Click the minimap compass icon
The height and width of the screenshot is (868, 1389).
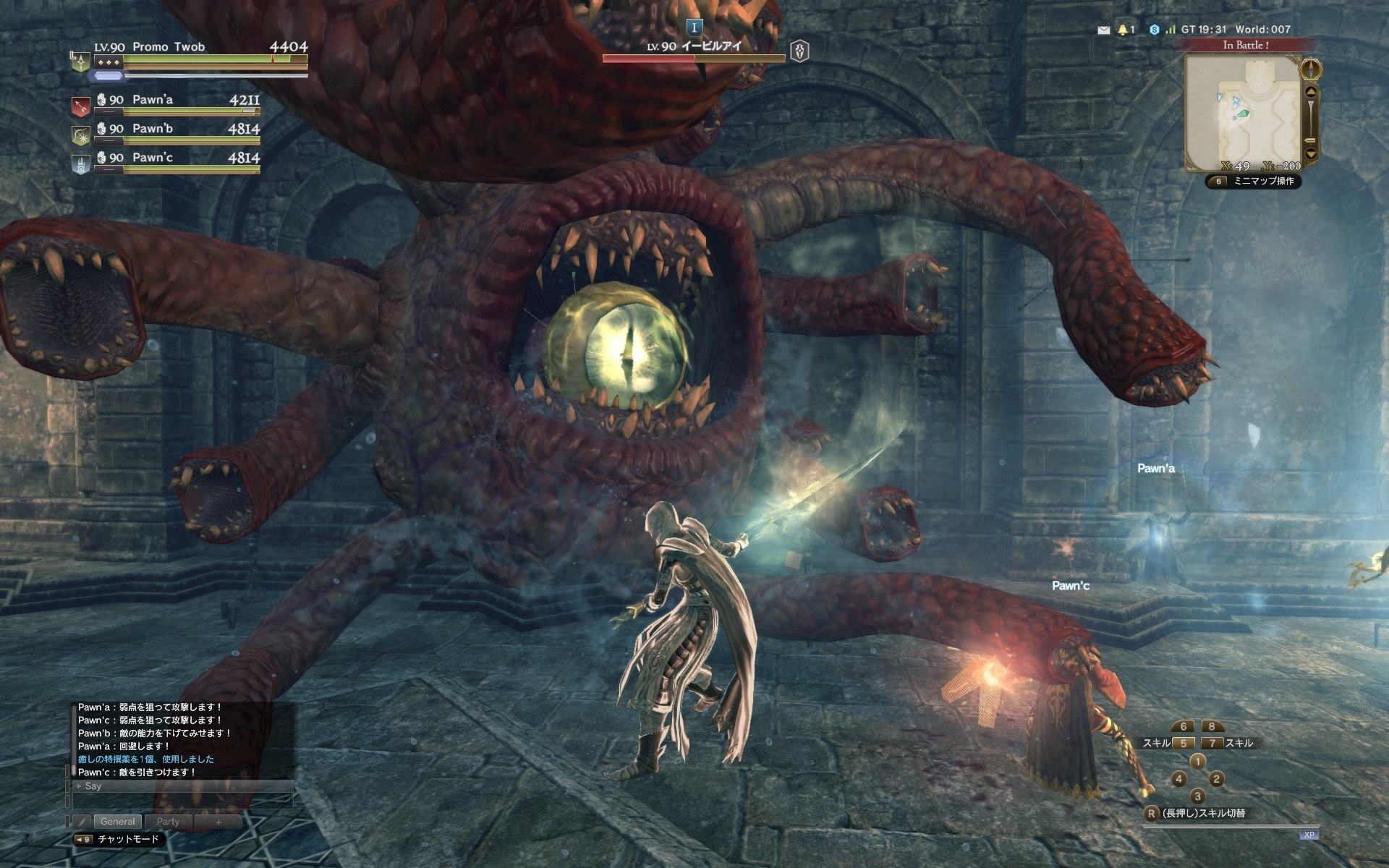point(1311,69)
